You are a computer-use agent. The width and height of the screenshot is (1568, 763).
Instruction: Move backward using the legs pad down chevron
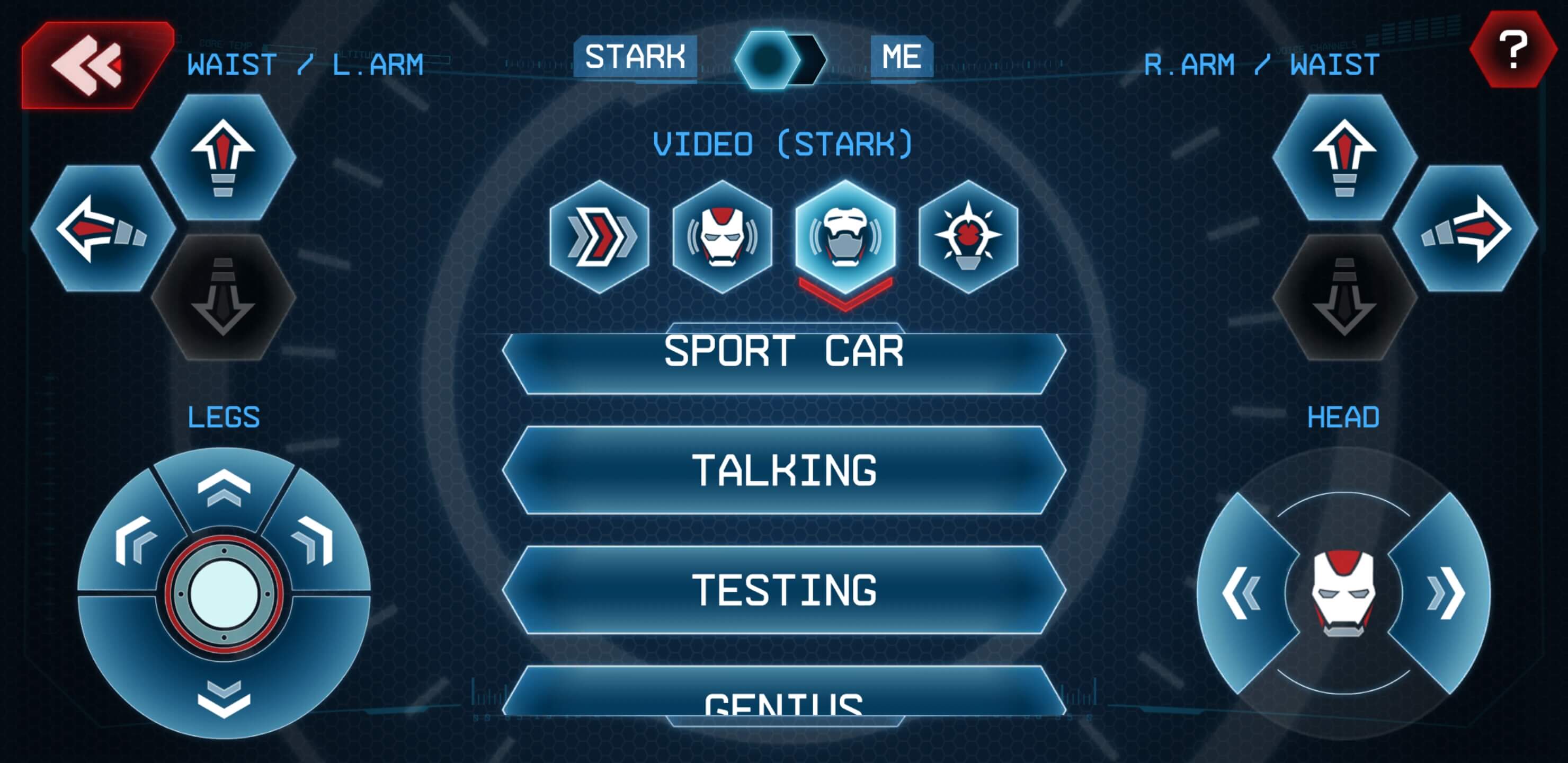click(x=224, y=697)
